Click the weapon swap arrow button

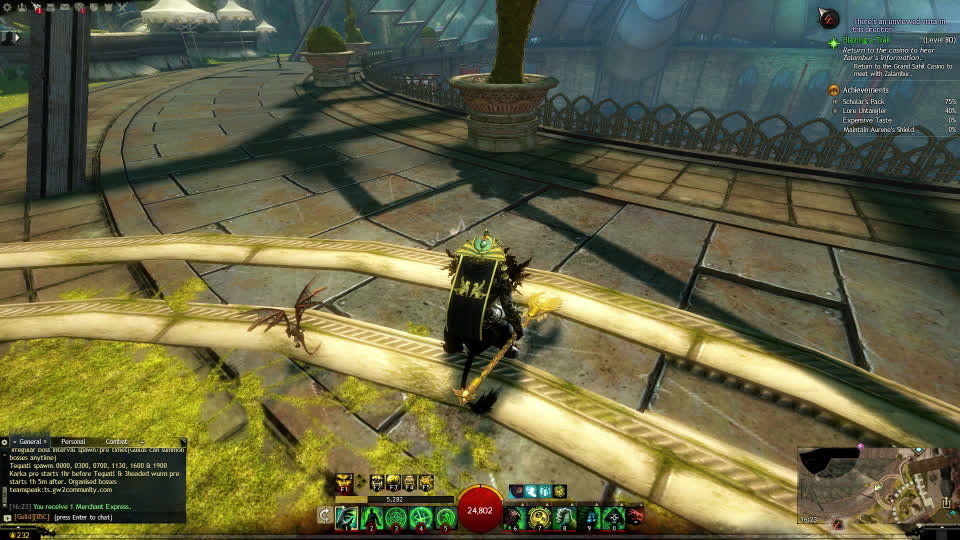(x=324, y=516)
